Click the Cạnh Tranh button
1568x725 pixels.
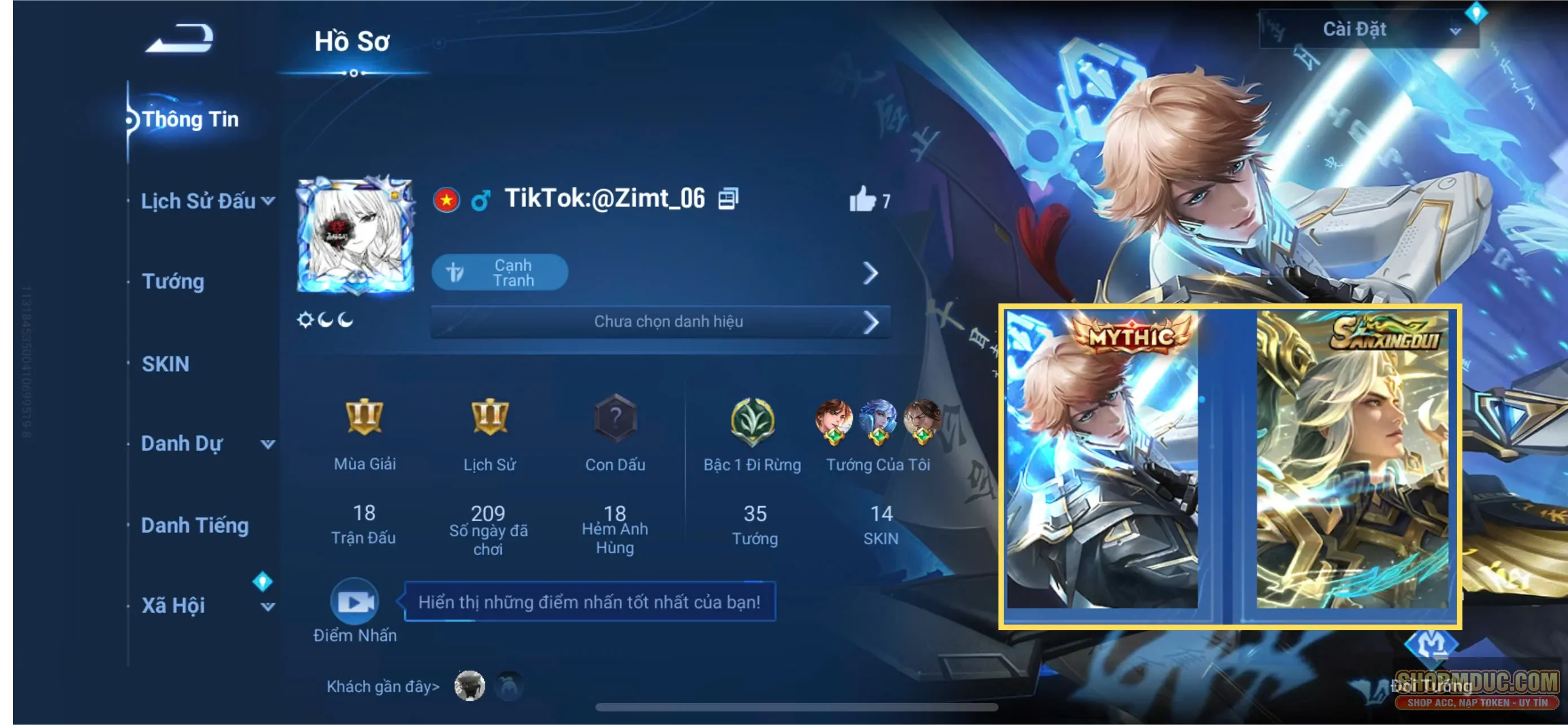pos(500,272)
